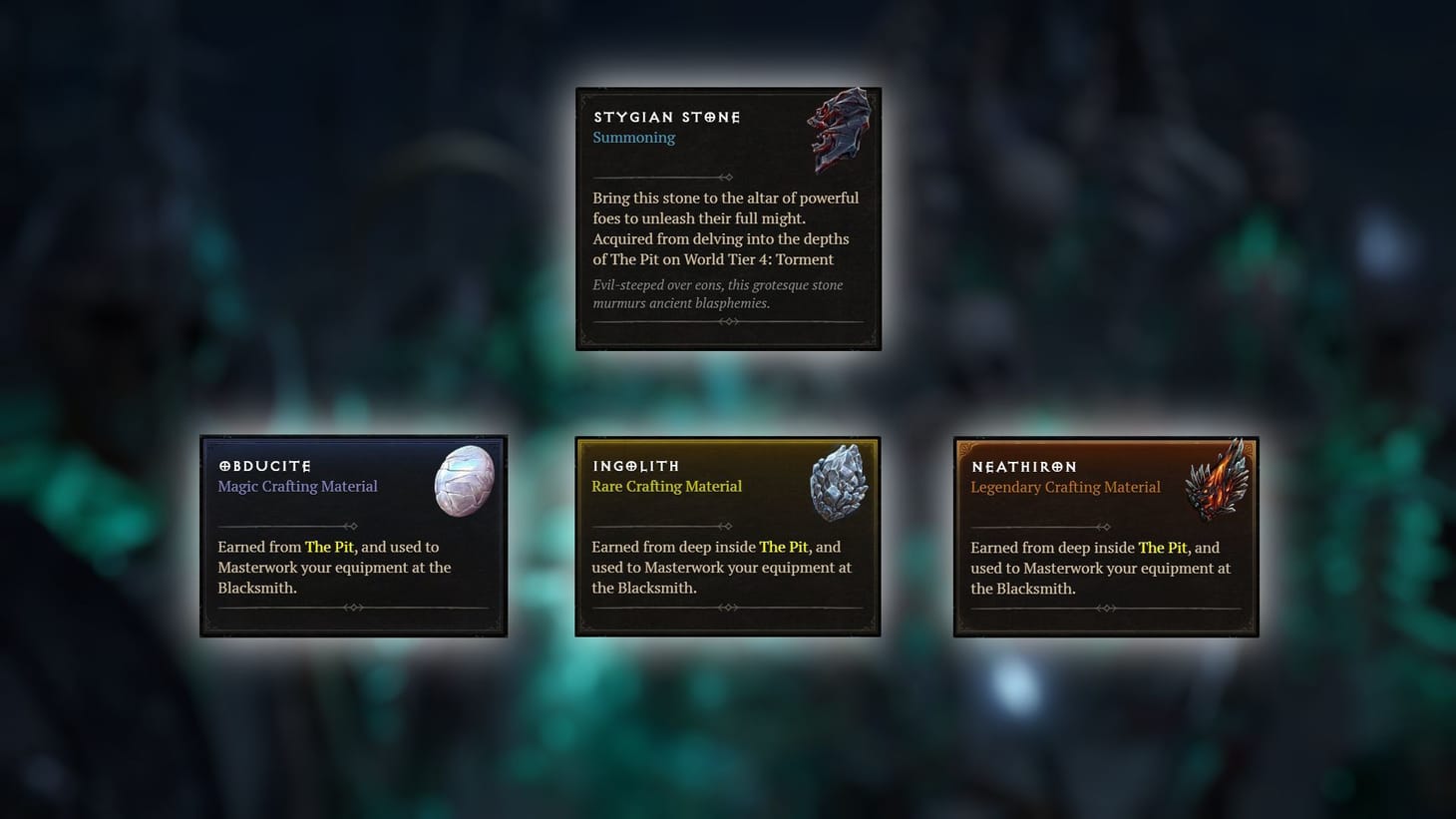
Task: Click the Obducite tooltip card
Action: pos(353,536)
